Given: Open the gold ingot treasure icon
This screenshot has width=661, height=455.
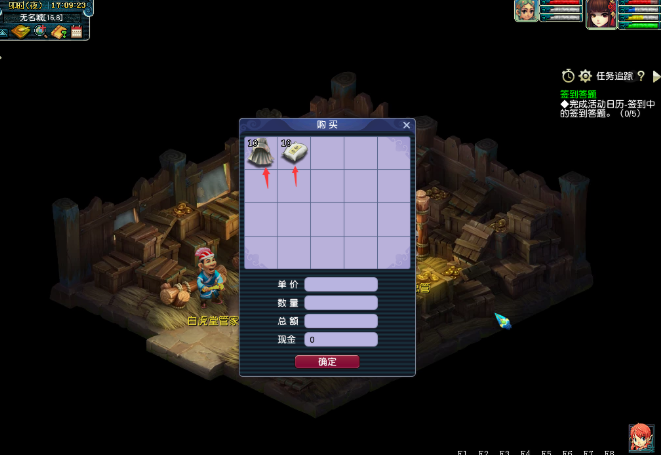Looking at the screenshot, I should (21, 32).
